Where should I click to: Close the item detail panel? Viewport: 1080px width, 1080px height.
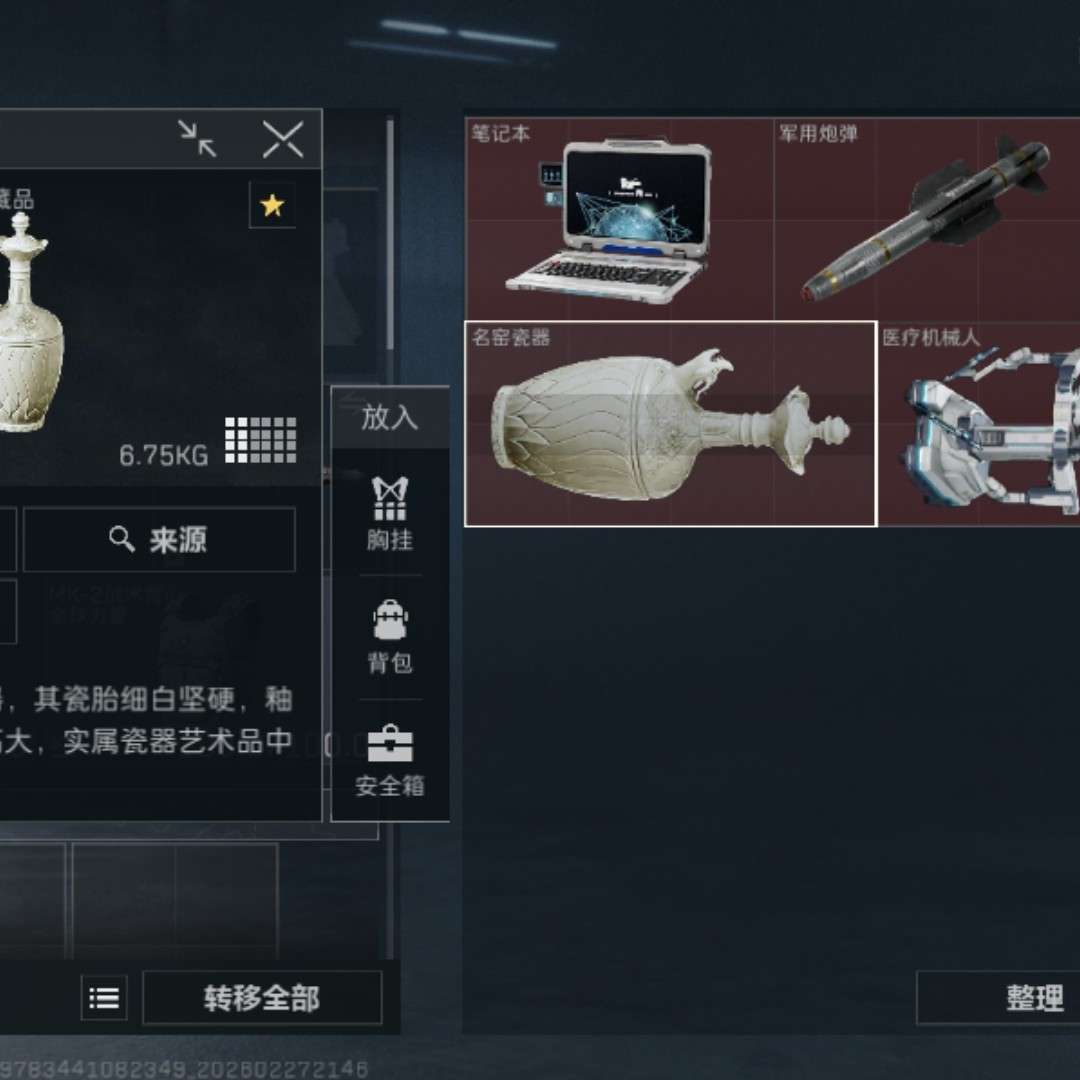pyautogui.click(x=282, y=139)
